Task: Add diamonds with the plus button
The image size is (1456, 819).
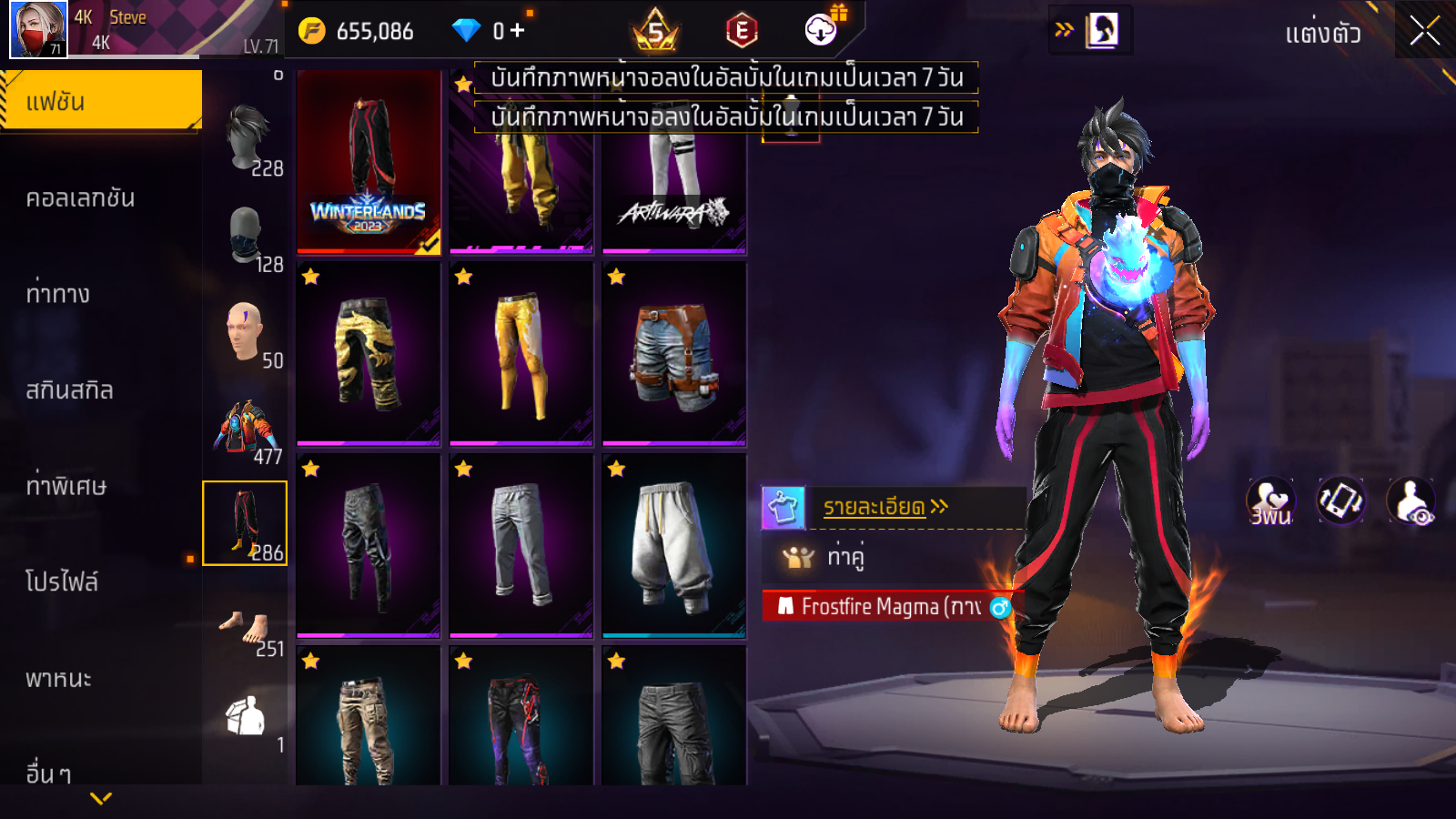Action: point(518,31)
